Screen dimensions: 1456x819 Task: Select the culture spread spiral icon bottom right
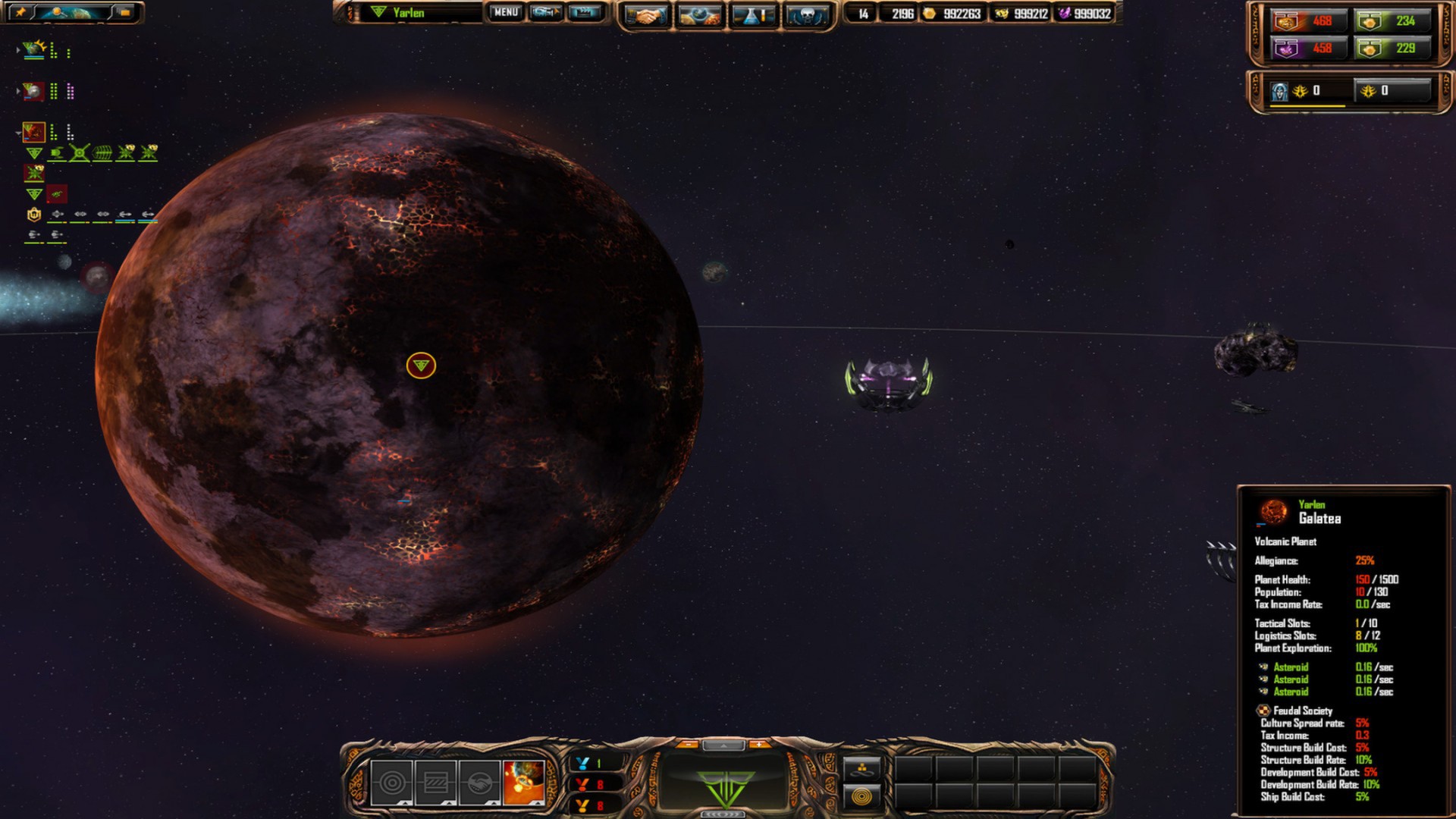pyautogui.click(x=861, y=797)
